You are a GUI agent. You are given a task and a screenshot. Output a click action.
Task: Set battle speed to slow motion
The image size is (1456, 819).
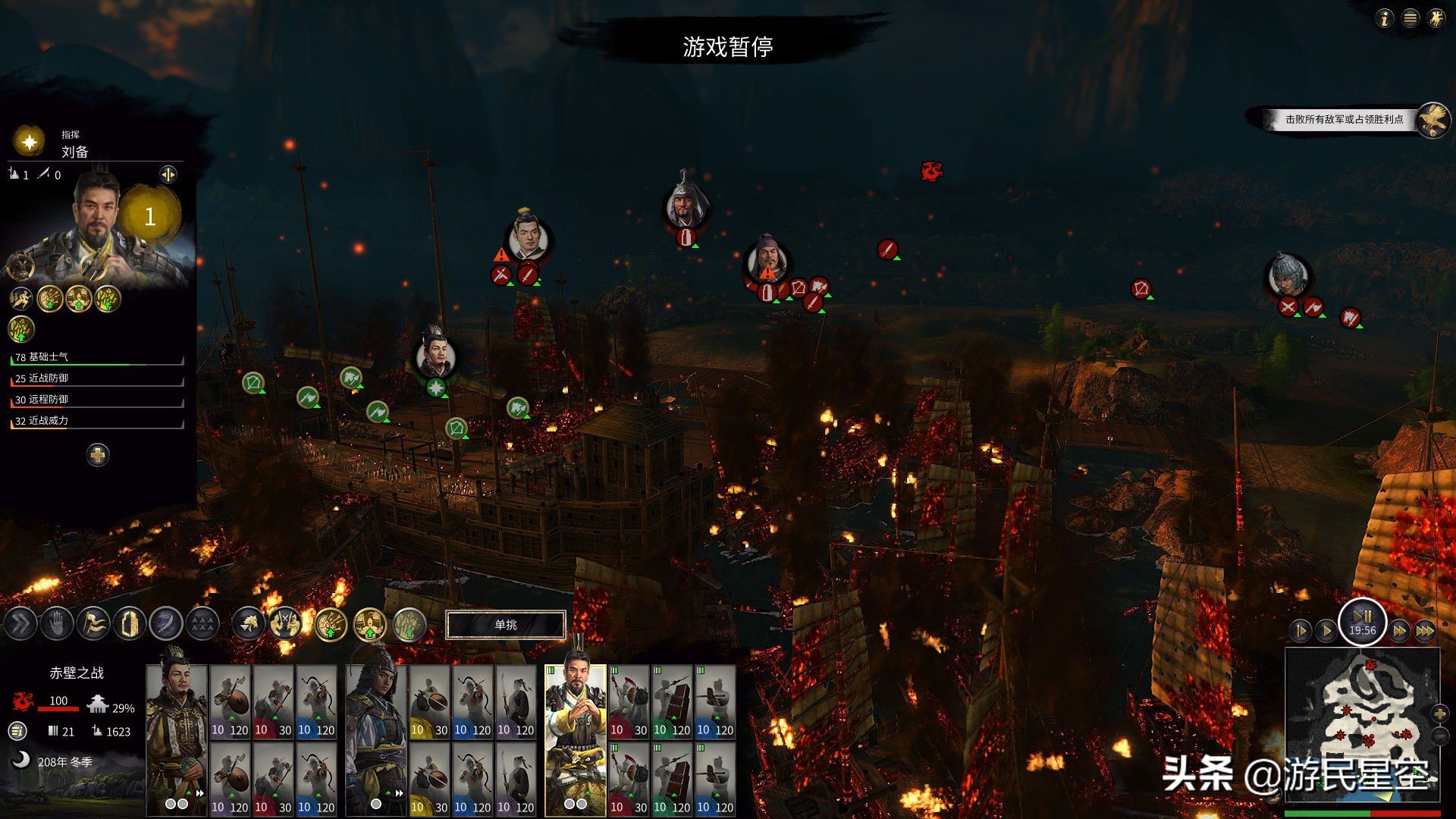(1301, 630)
